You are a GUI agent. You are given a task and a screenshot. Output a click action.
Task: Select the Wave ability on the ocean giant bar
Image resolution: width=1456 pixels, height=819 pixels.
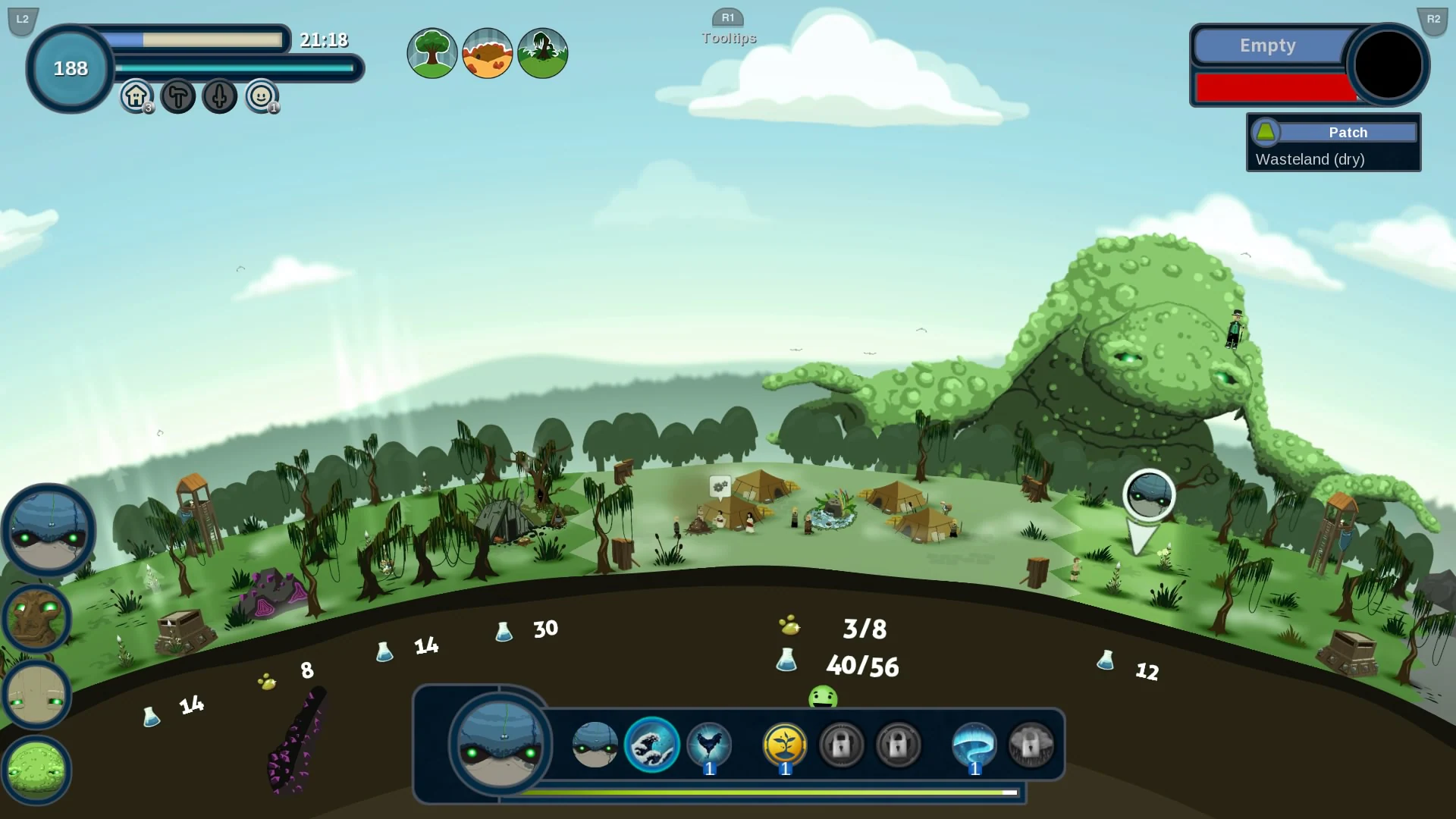tap(651, 746)
